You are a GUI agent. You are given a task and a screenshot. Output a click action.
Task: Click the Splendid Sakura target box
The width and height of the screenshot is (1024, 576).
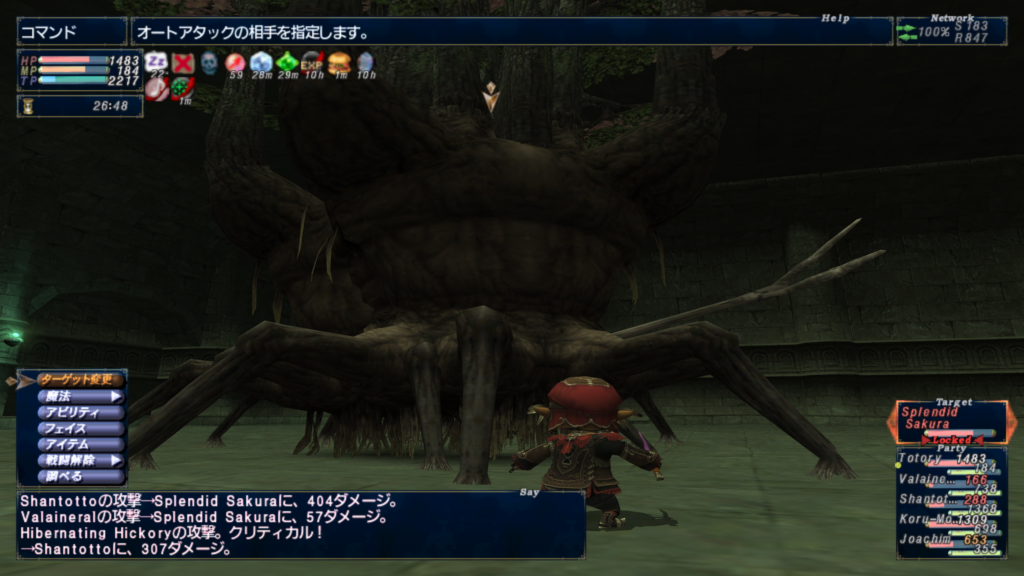click(x=950, y=422)
